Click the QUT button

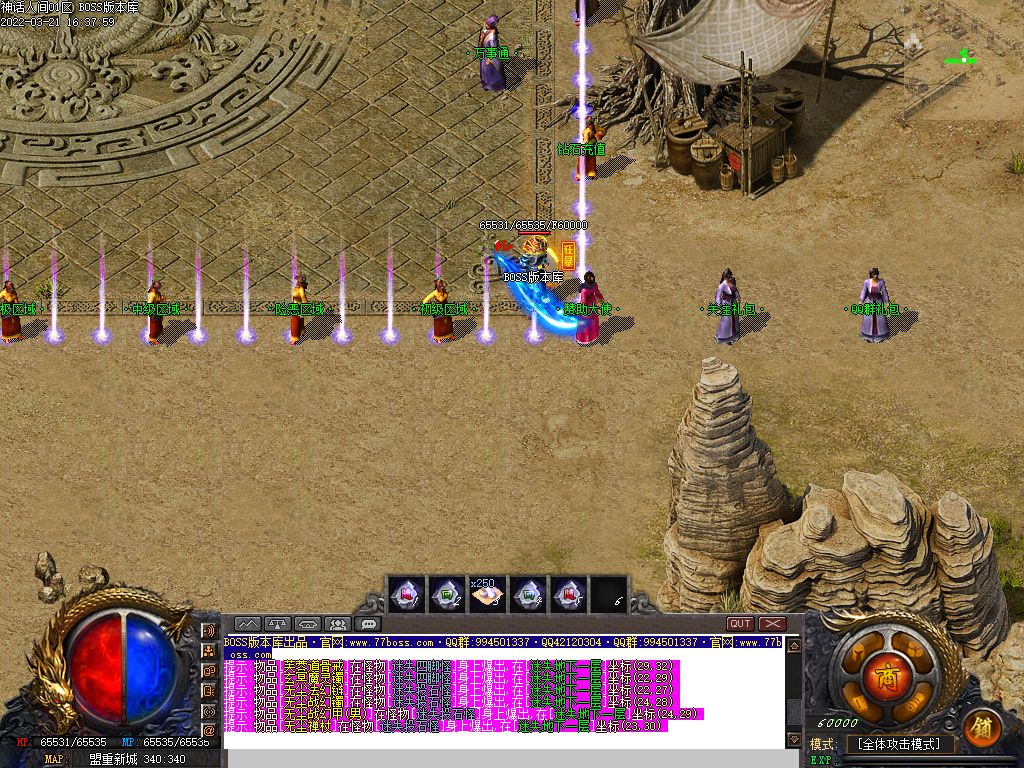click(x=740, y=623)
